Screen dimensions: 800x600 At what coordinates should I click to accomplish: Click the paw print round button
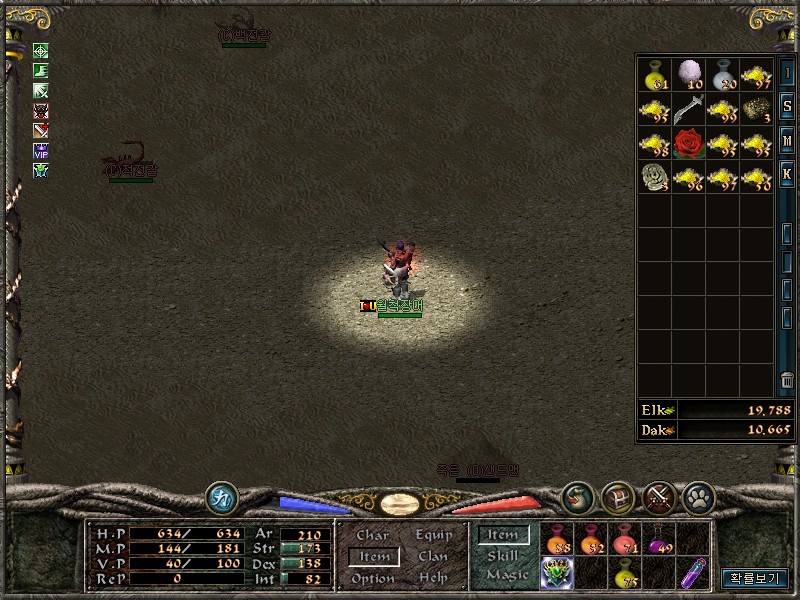696,496
